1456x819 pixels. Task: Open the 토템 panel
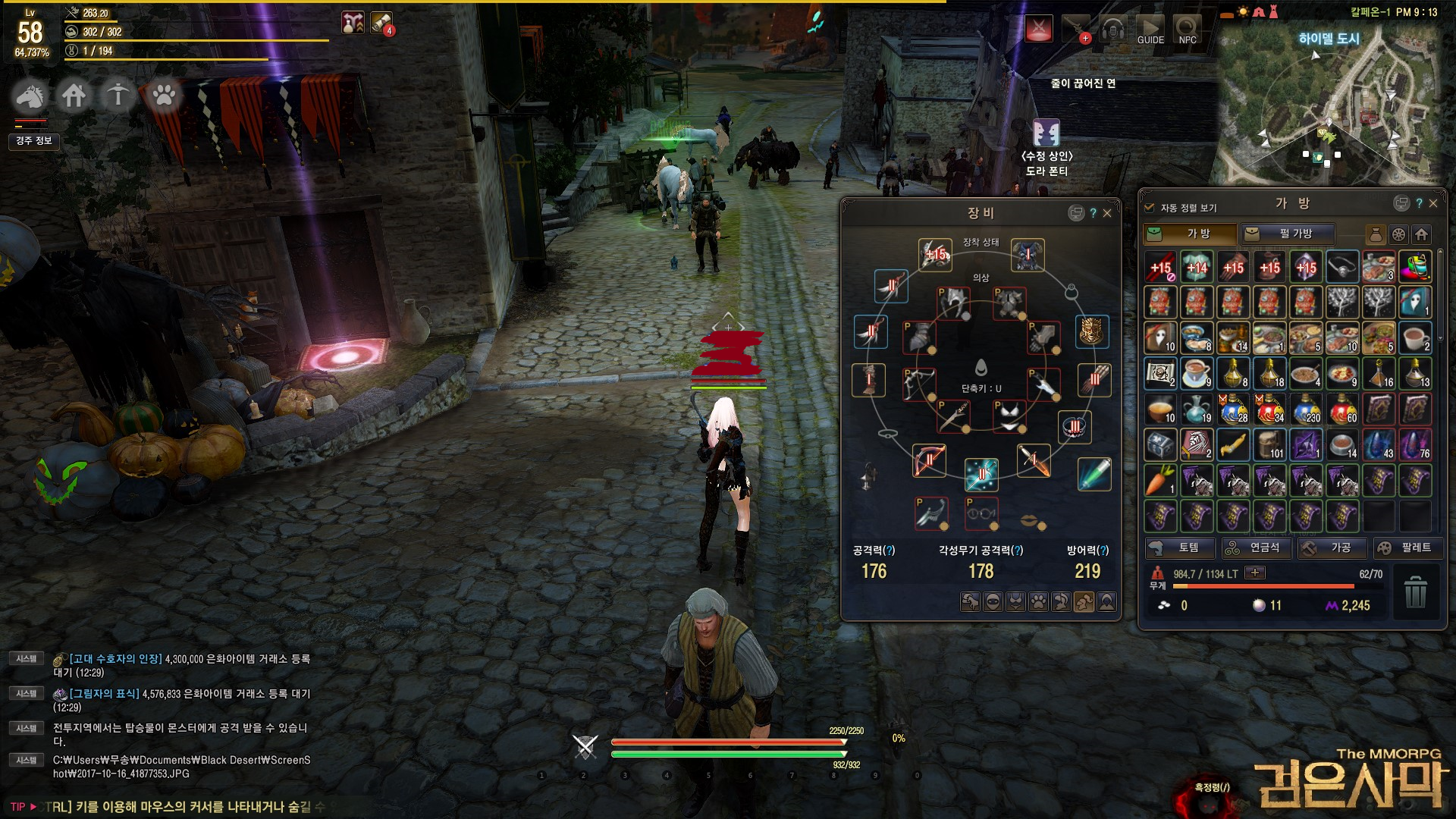[x=1179, y=548]
